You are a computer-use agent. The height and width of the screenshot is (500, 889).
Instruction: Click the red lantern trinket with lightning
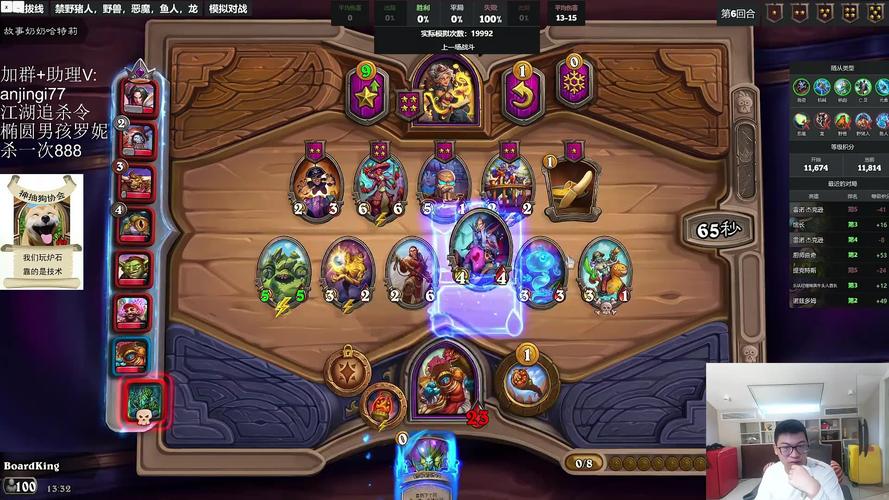pyautogui.click(x=383, y=404)
